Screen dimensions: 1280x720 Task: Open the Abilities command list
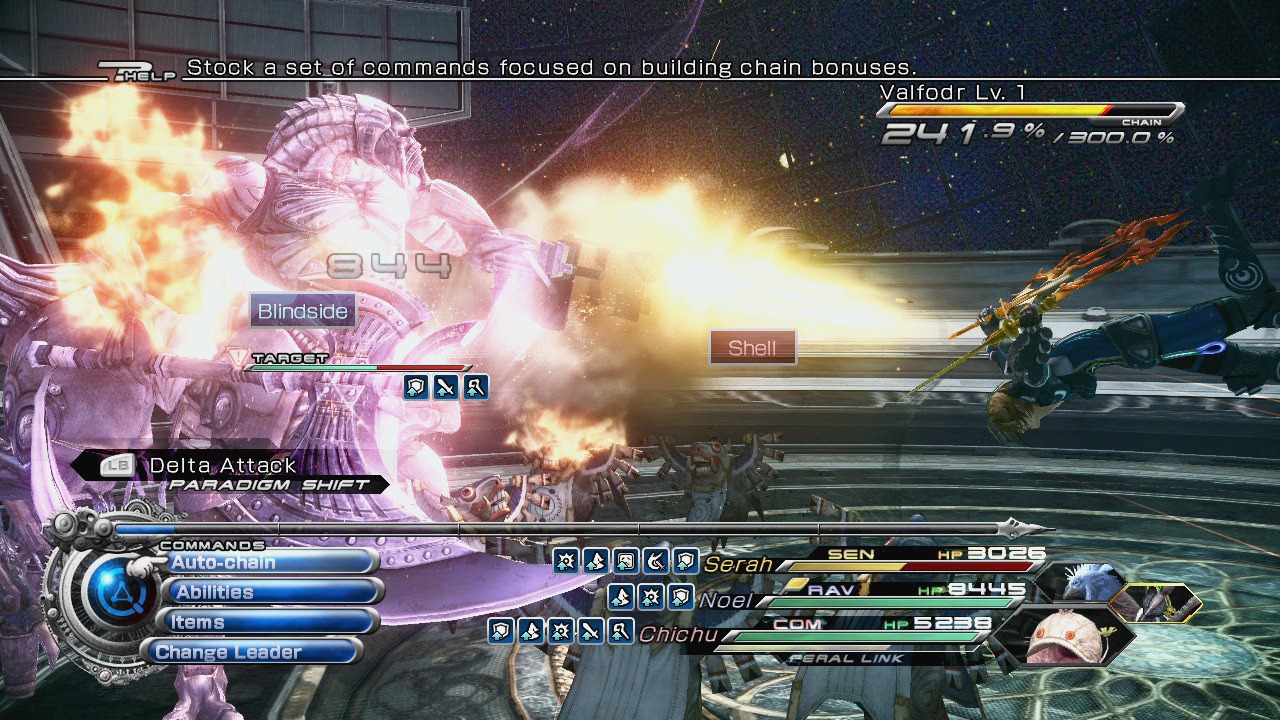pos(265,592)
